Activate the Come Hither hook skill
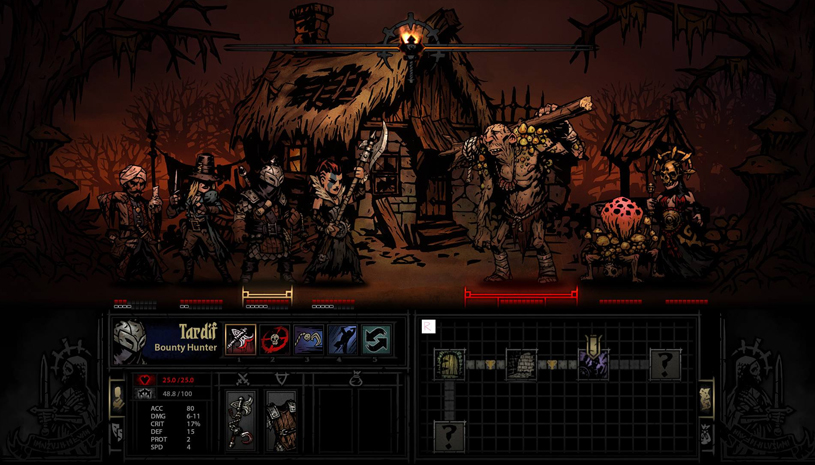This screenshot has width=815, height=465. 309,340
